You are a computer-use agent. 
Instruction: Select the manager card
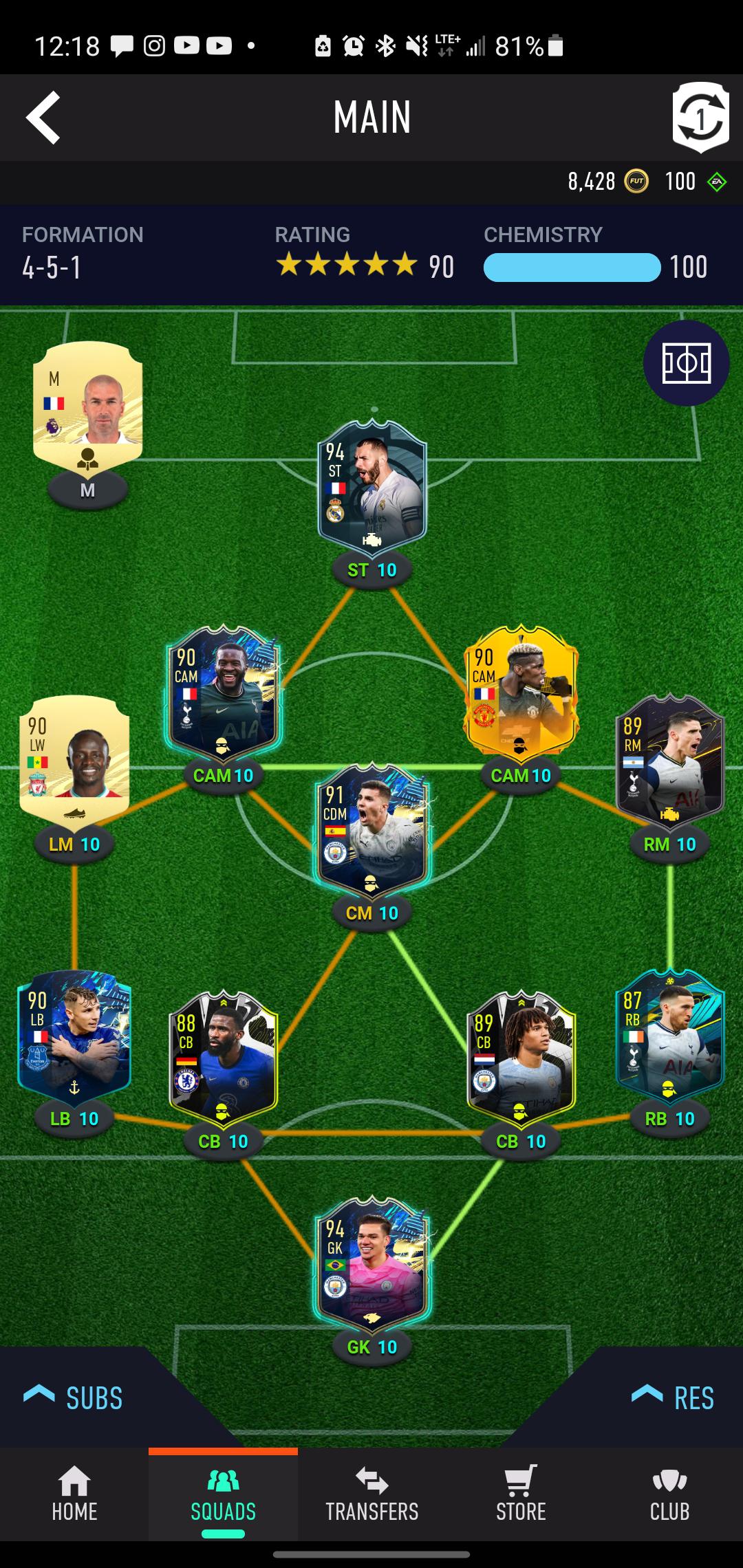tap(87, 402)
